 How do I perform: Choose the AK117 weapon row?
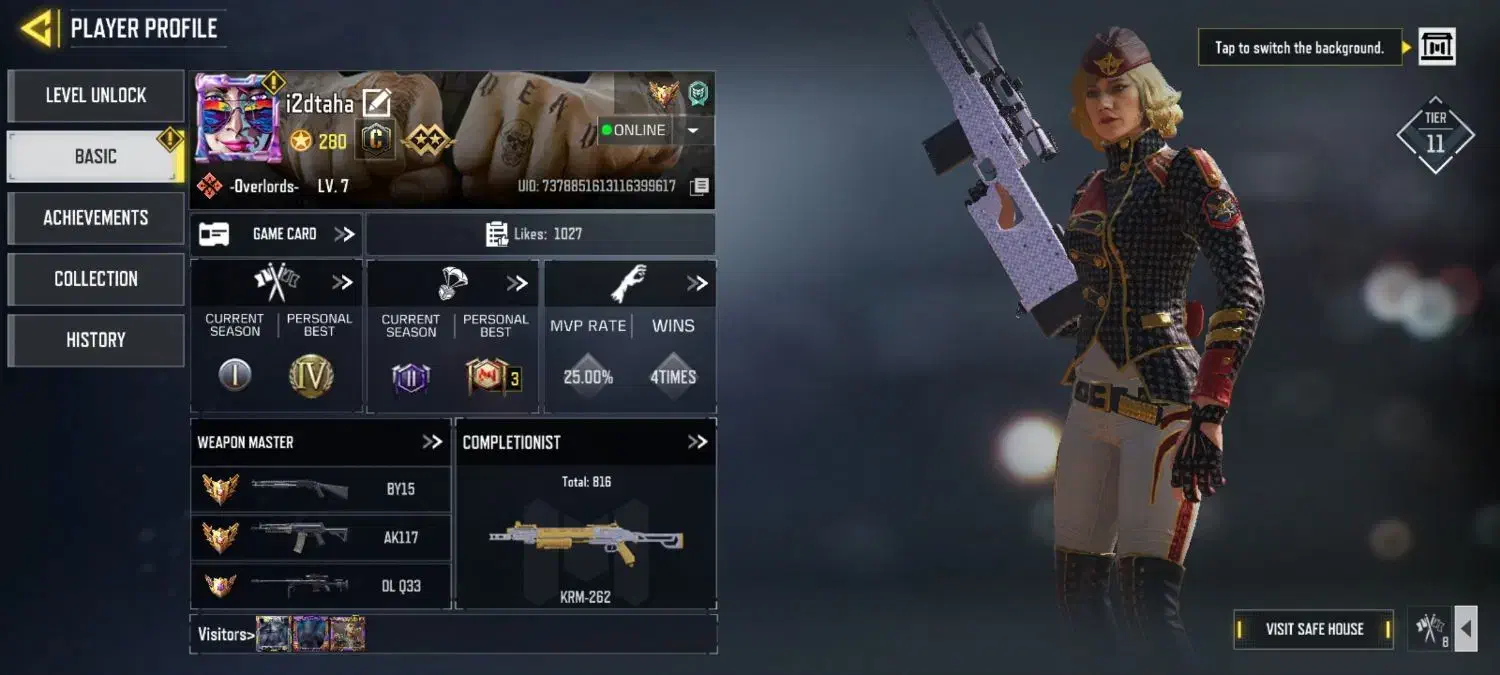pos(320,537)
